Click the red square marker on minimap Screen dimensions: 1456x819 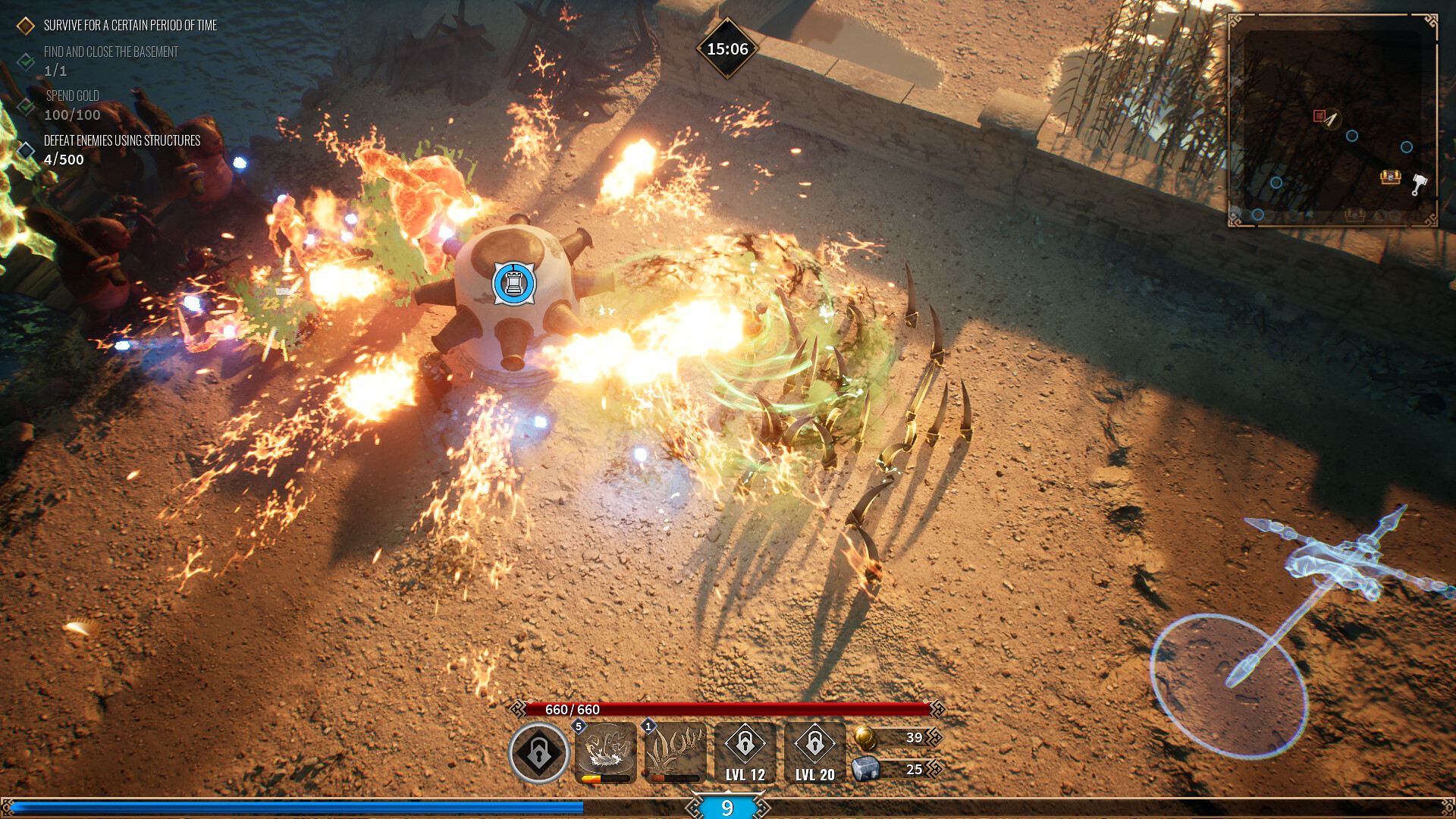(1319, 116)
